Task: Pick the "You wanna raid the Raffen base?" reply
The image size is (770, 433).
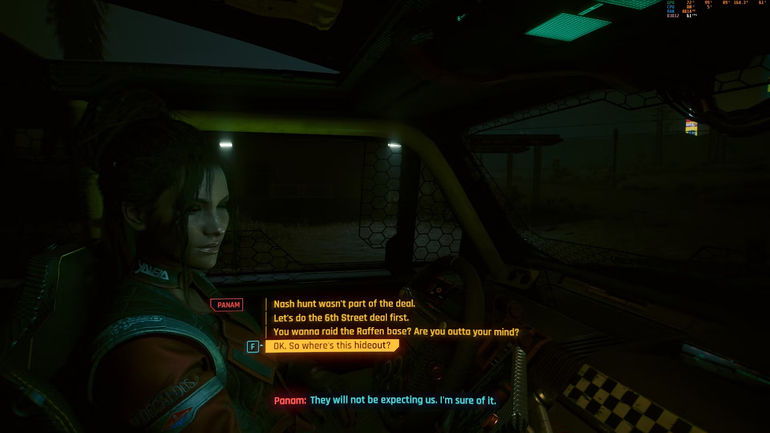Action: [x=396, y=332]
